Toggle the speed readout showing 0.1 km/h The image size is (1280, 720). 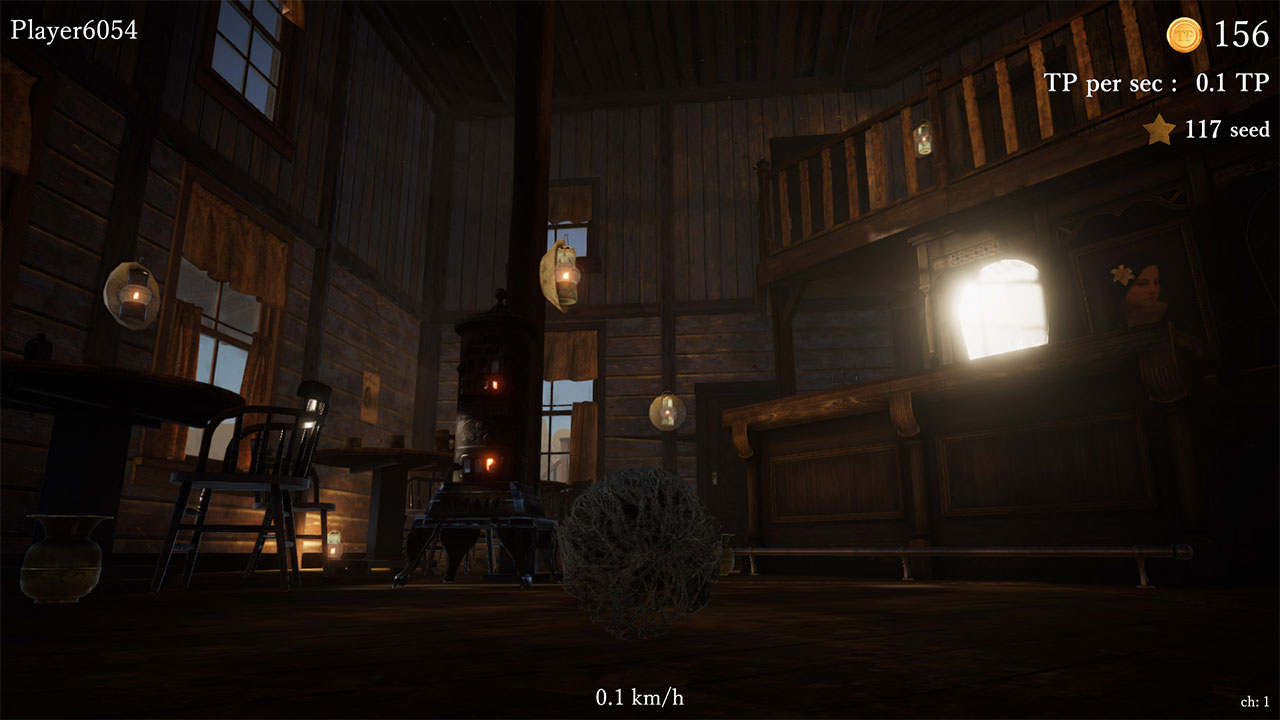click(x=639, y=699)
